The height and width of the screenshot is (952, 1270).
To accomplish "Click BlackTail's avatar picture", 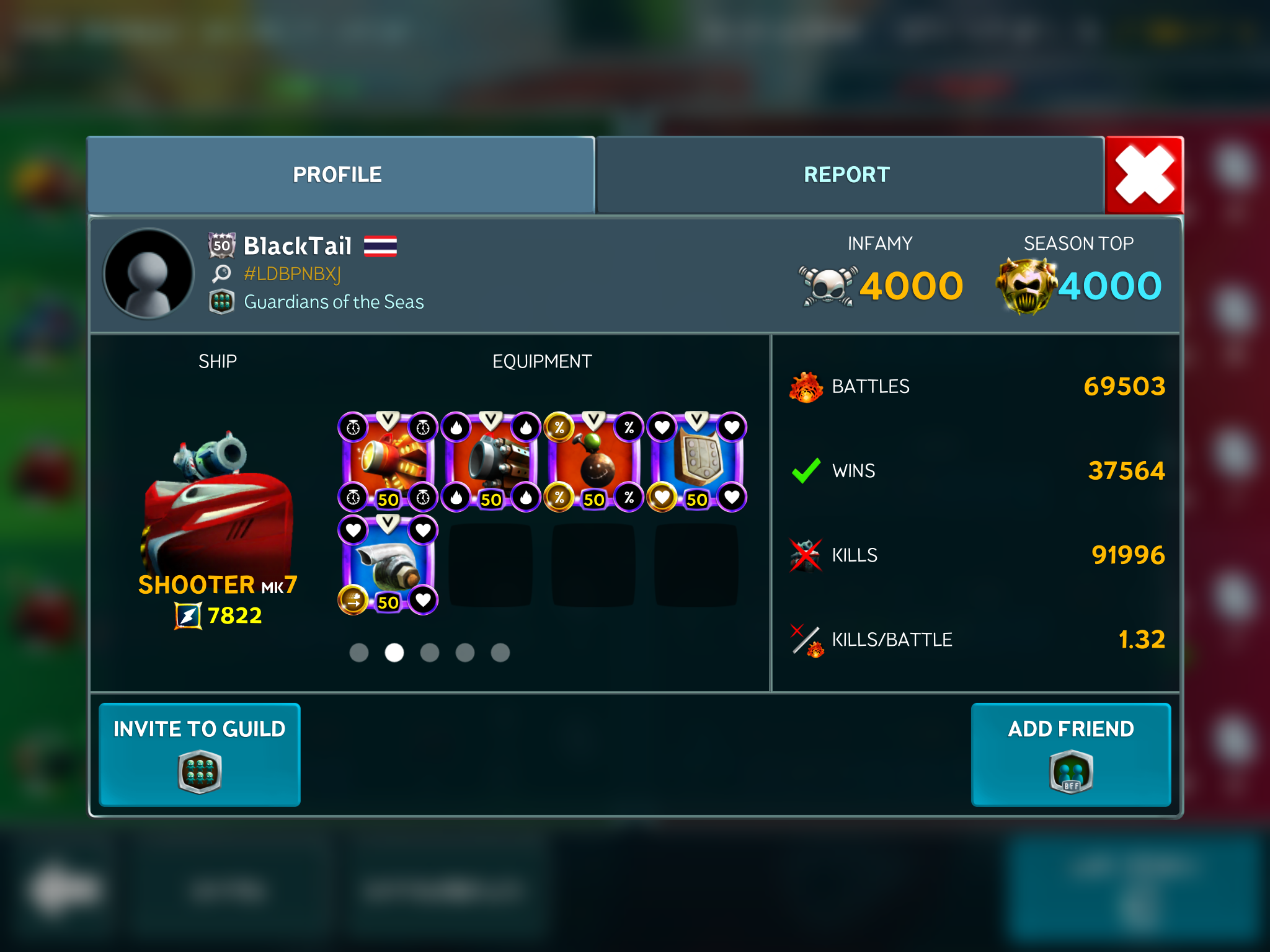I will [x=149, y=274].
